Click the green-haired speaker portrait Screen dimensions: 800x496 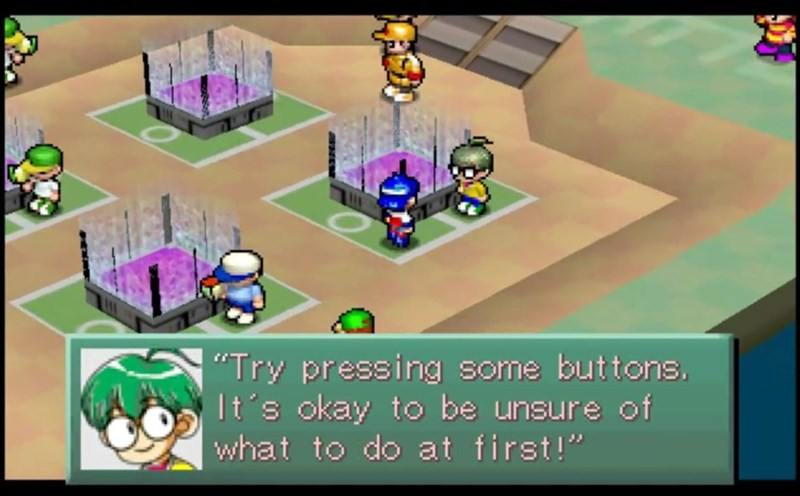pos(141,408)
